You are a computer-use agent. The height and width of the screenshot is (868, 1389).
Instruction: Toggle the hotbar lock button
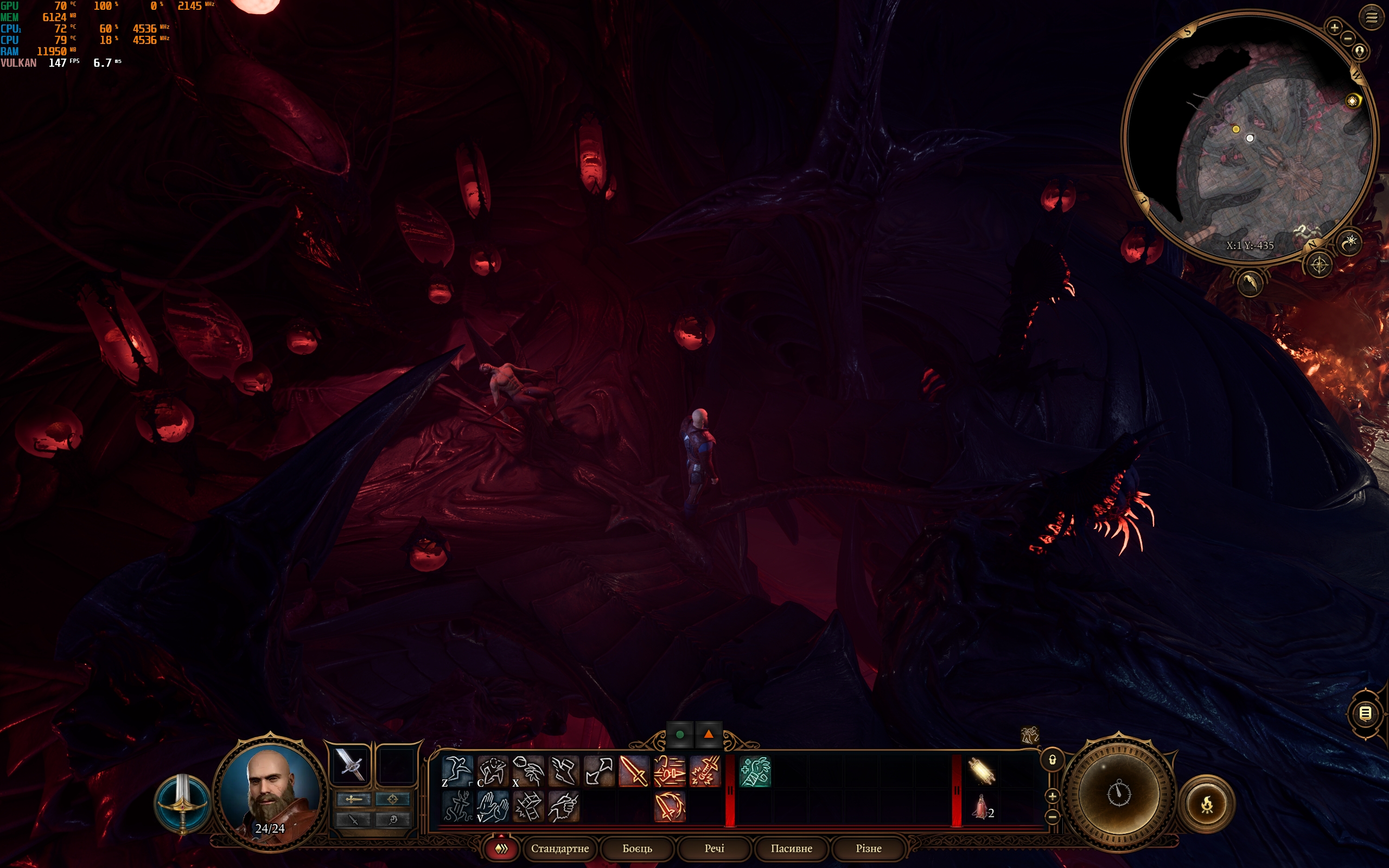click(x=1052, y=760)
